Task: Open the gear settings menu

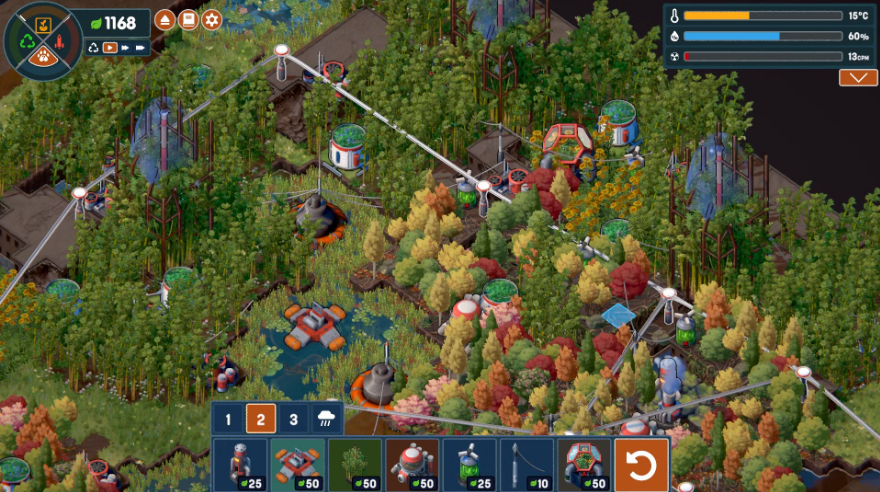Action: 211,20
